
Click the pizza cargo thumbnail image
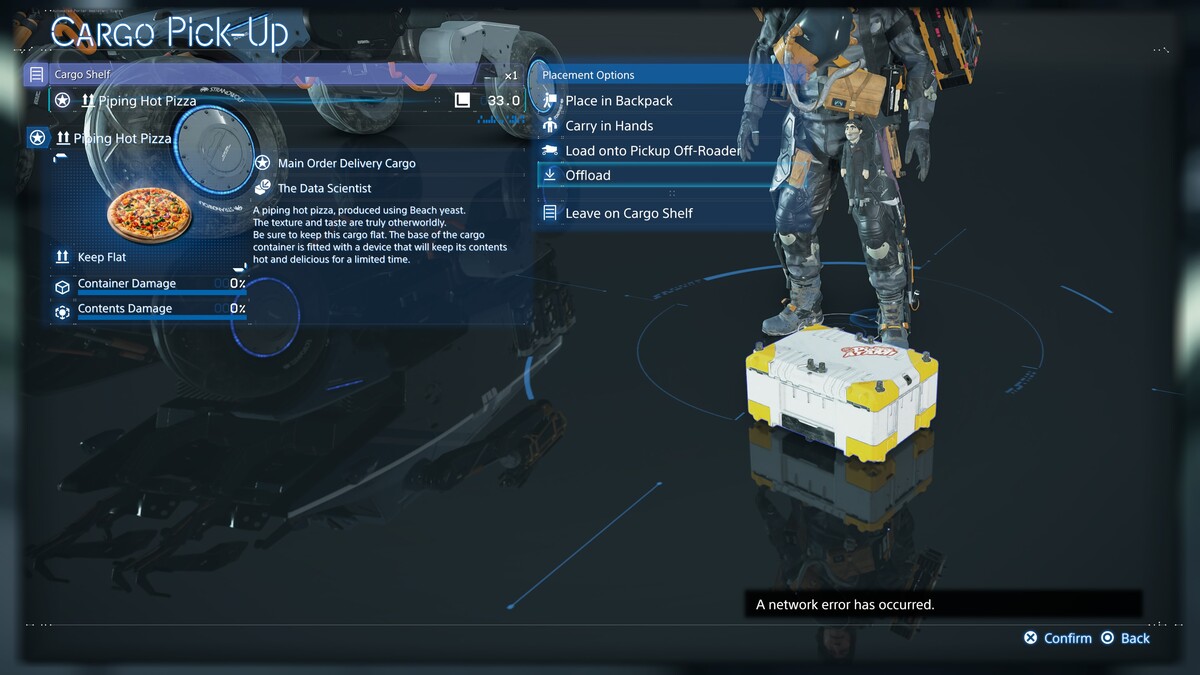[x=149, y=212]
